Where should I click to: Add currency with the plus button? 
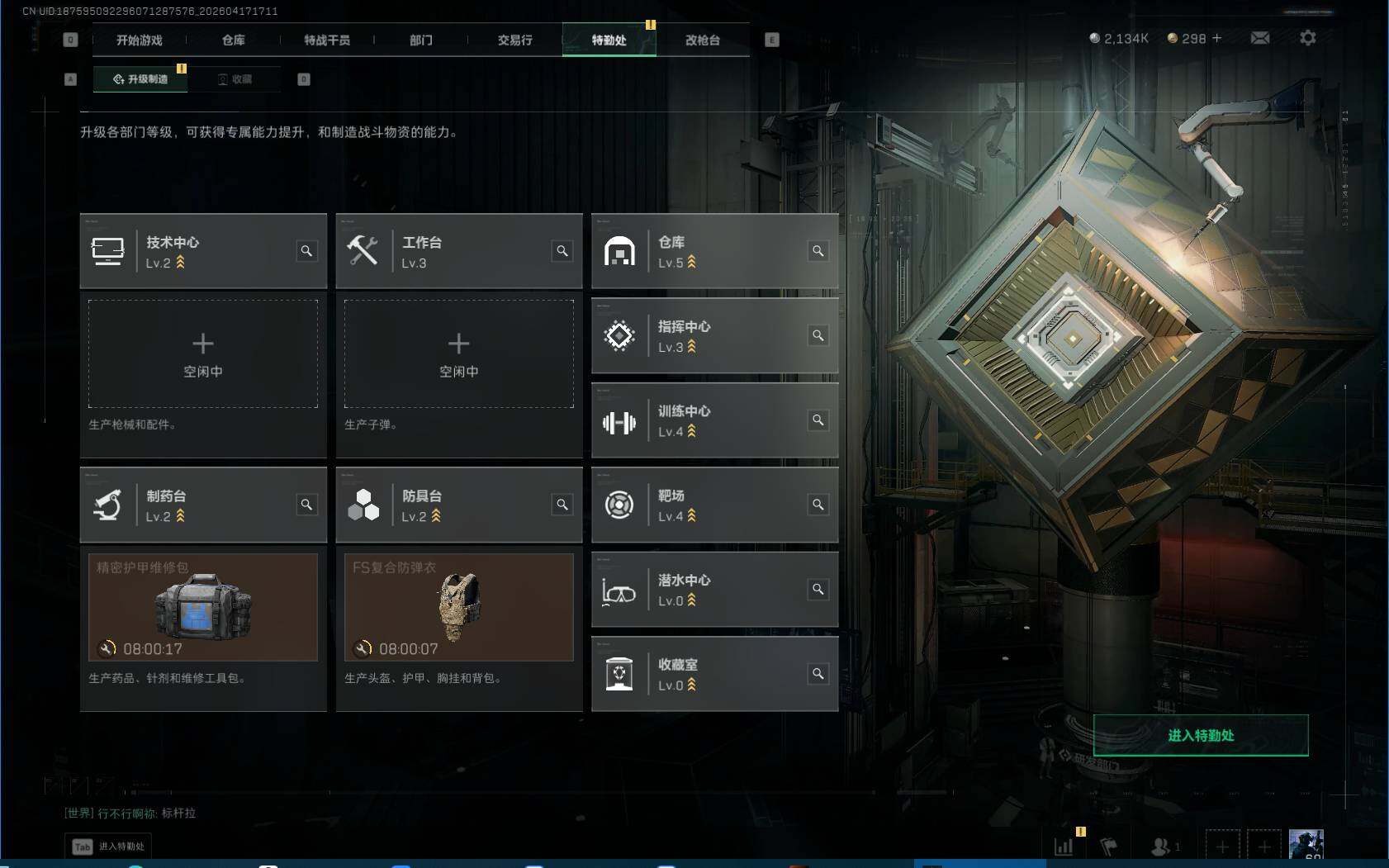point(1216,38)
